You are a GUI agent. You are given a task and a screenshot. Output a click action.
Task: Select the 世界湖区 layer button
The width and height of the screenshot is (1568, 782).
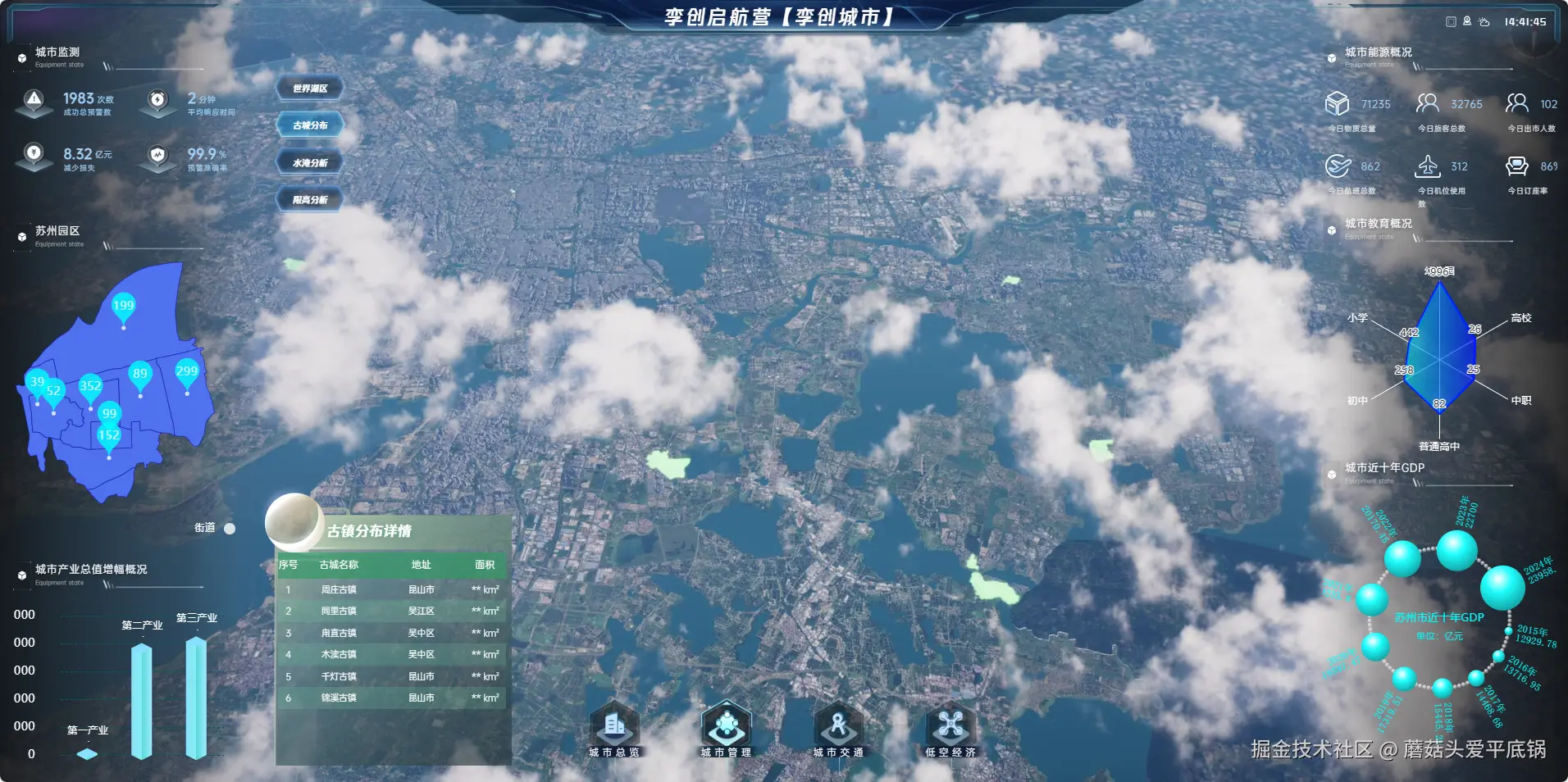tap(310, 89)
